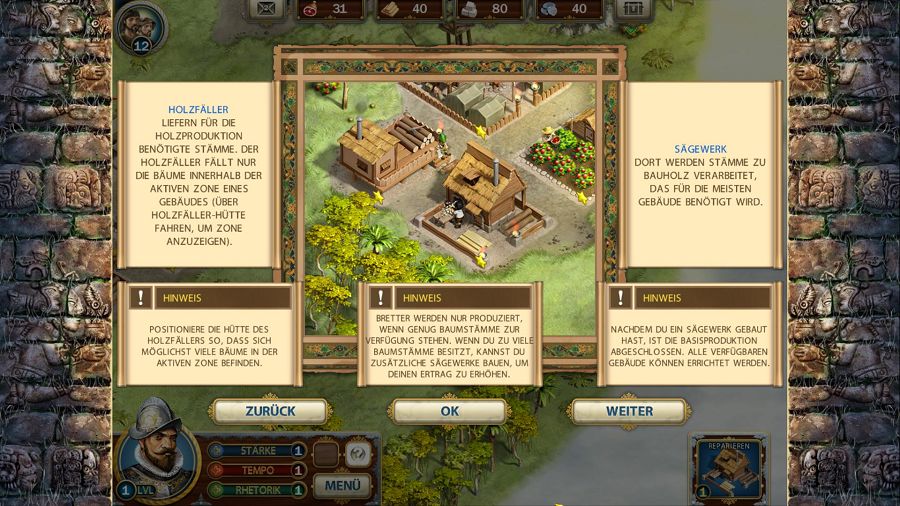The image size is (900, 506).
Task: Select the workers portrait showing 12
Action: pos(138,27)
